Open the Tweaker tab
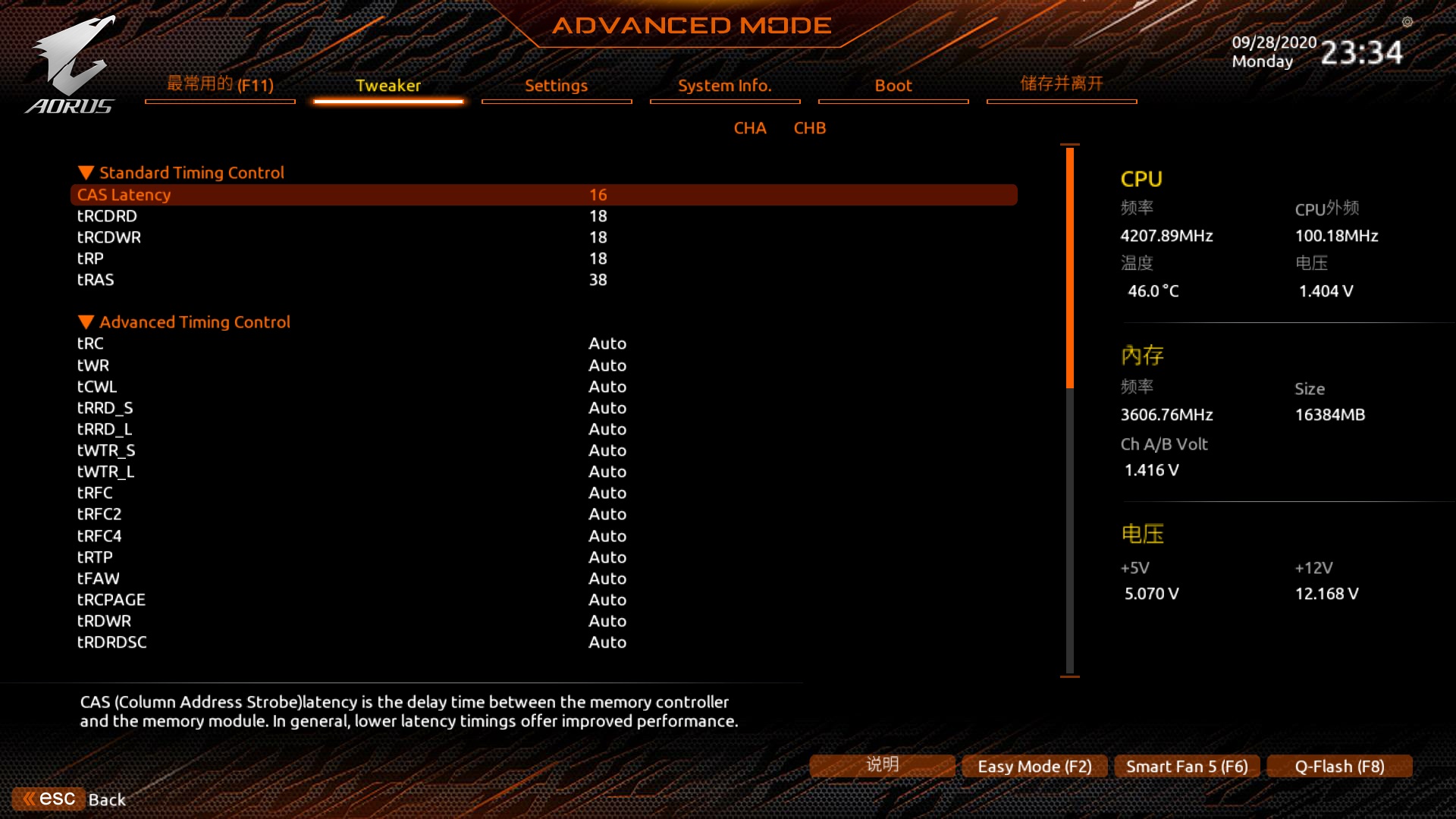This screenshot has height=819, width=1456. 388,86
